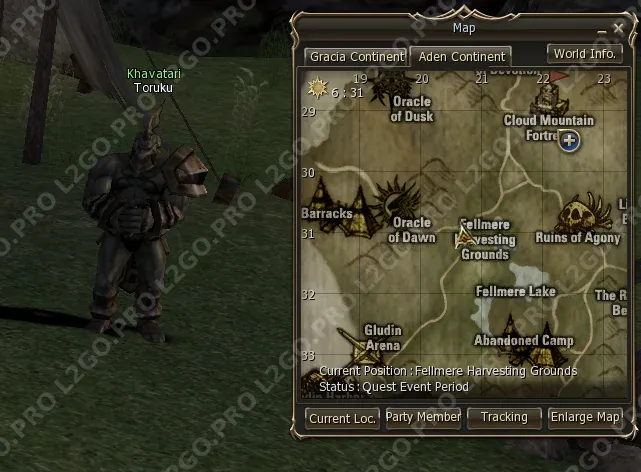Image resolution: width=641 pixels, height=472 pixels.
Task: Activate the Tracking button
Action: coord(504,416)
